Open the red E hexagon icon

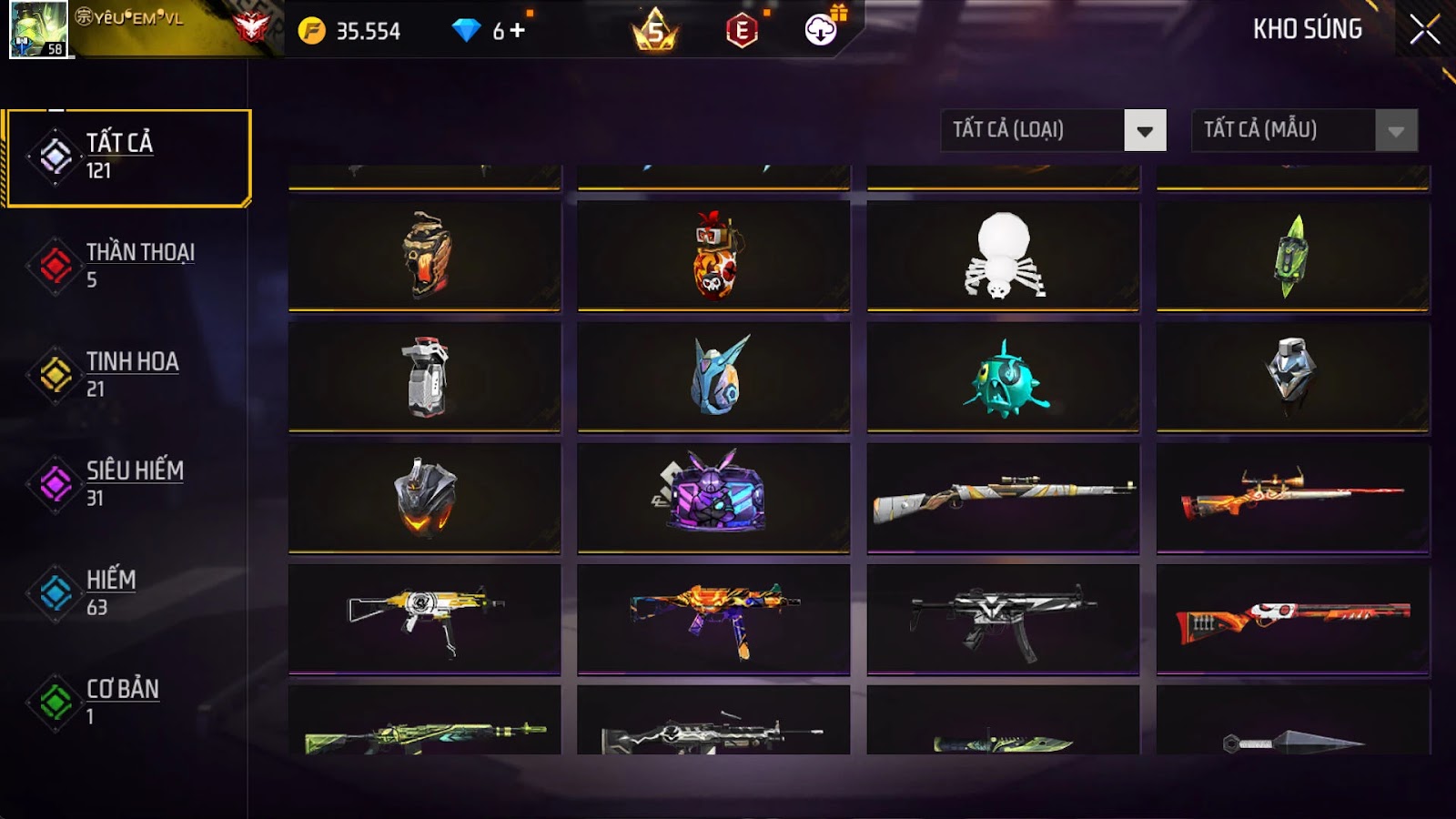click(x=742, y=31)
